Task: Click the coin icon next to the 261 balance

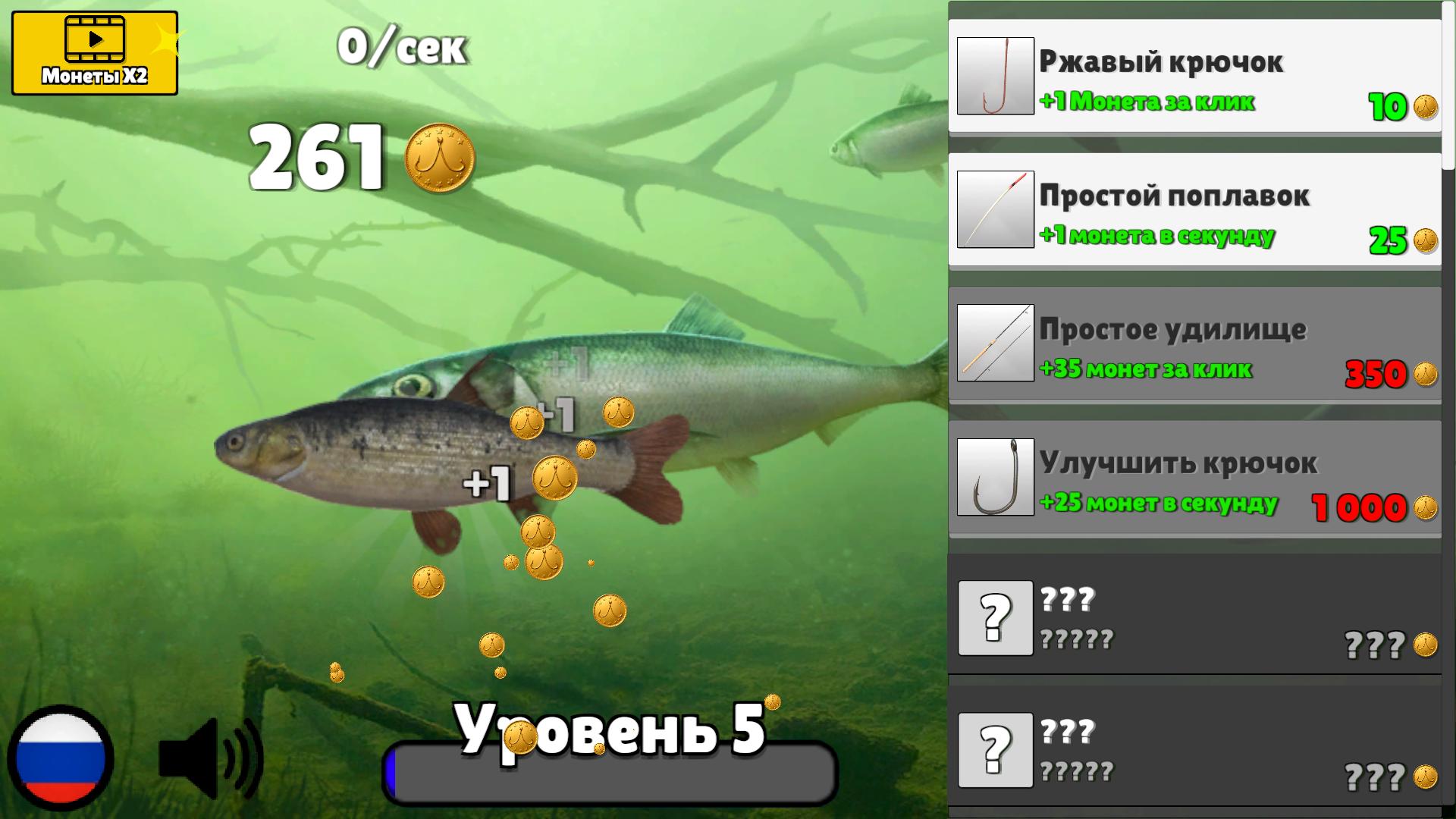Action: [440, 159]
